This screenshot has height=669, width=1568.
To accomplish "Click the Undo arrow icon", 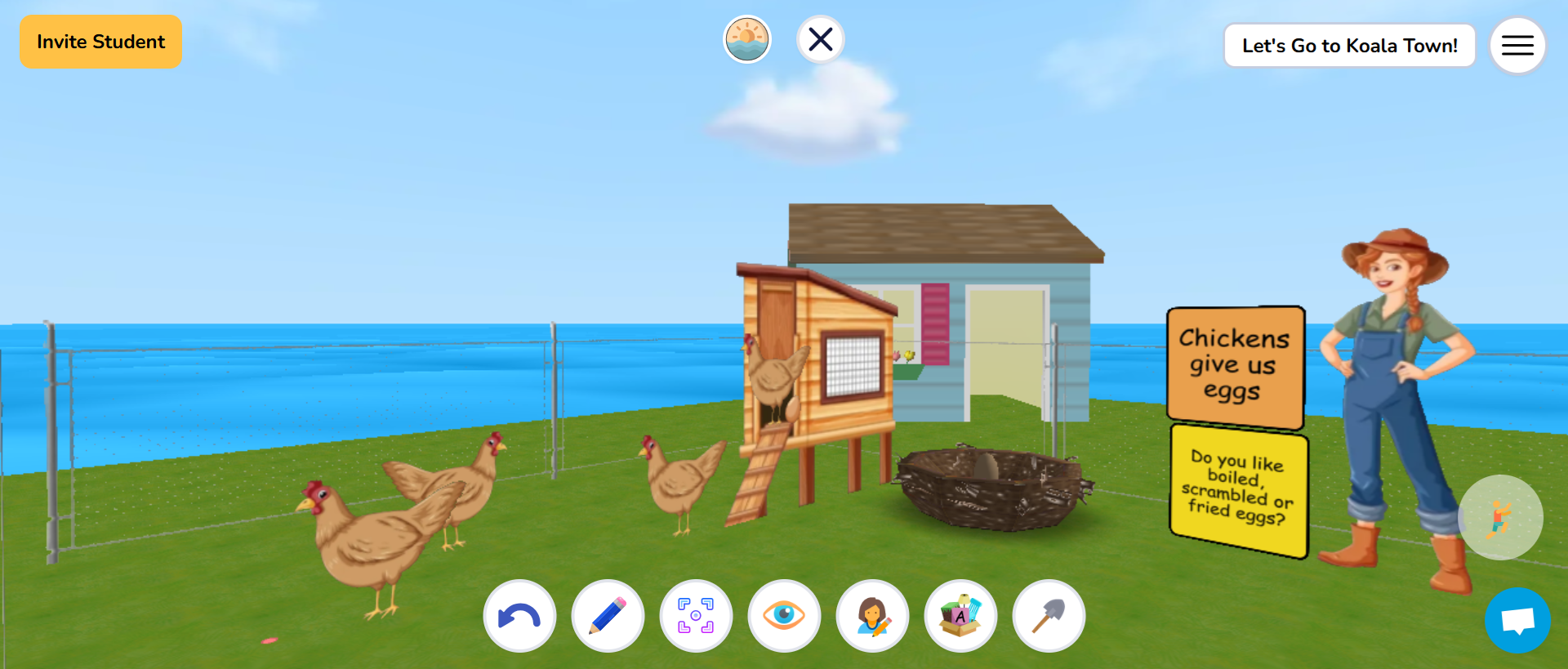I will tap(519, 615).
